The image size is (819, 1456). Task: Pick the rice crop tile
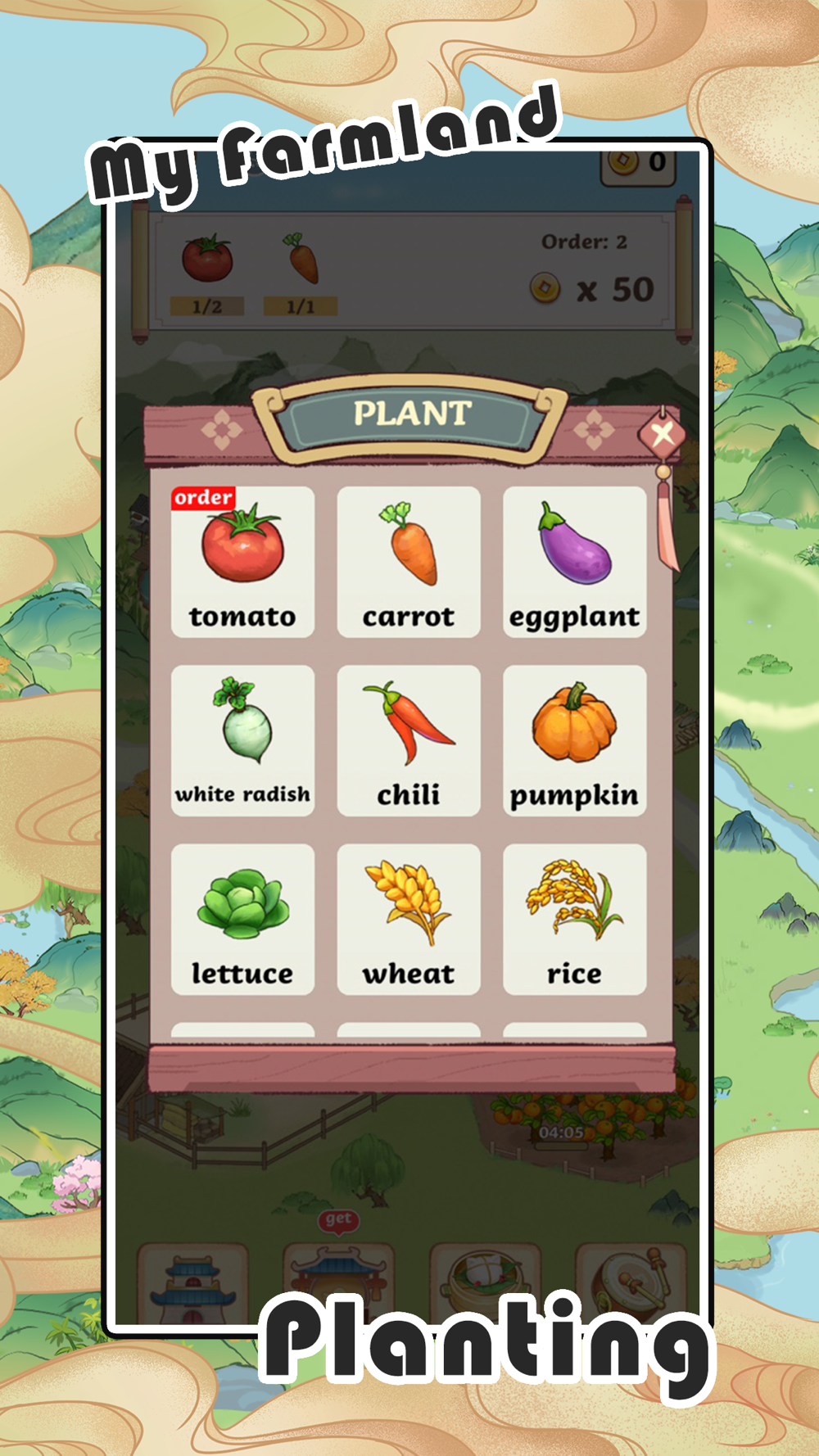click(x=574, y=919)
